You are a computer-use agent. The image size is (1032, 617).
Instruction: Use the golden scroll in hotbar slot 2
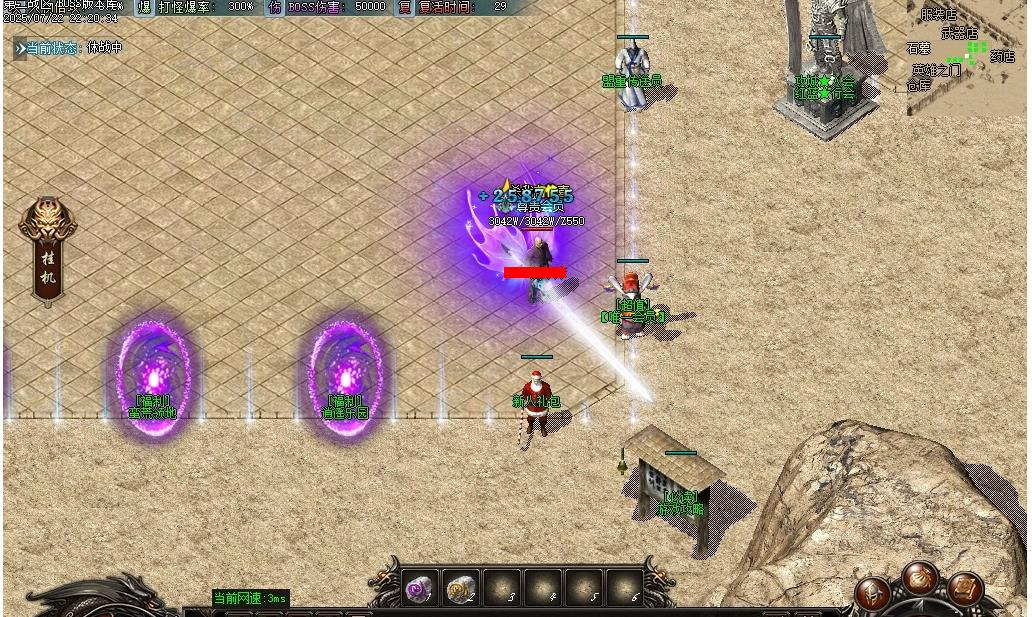click(460, 590)
